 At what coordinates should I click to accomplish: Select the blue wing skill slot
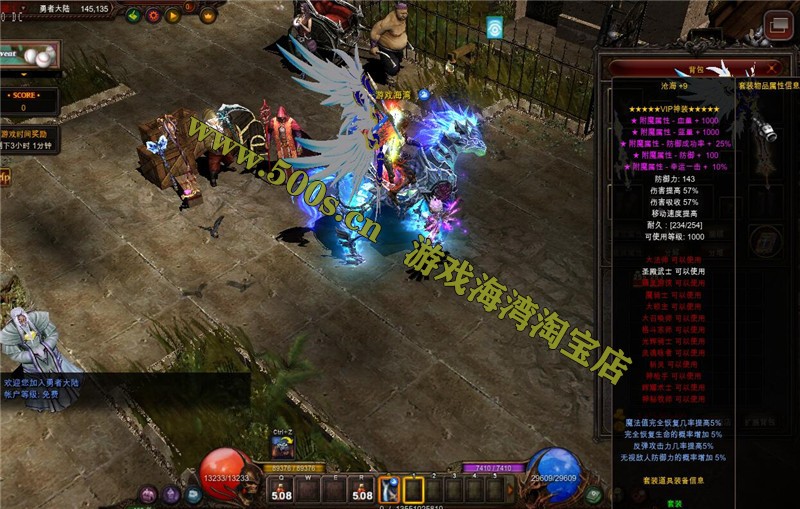click(x=389, y=490)
